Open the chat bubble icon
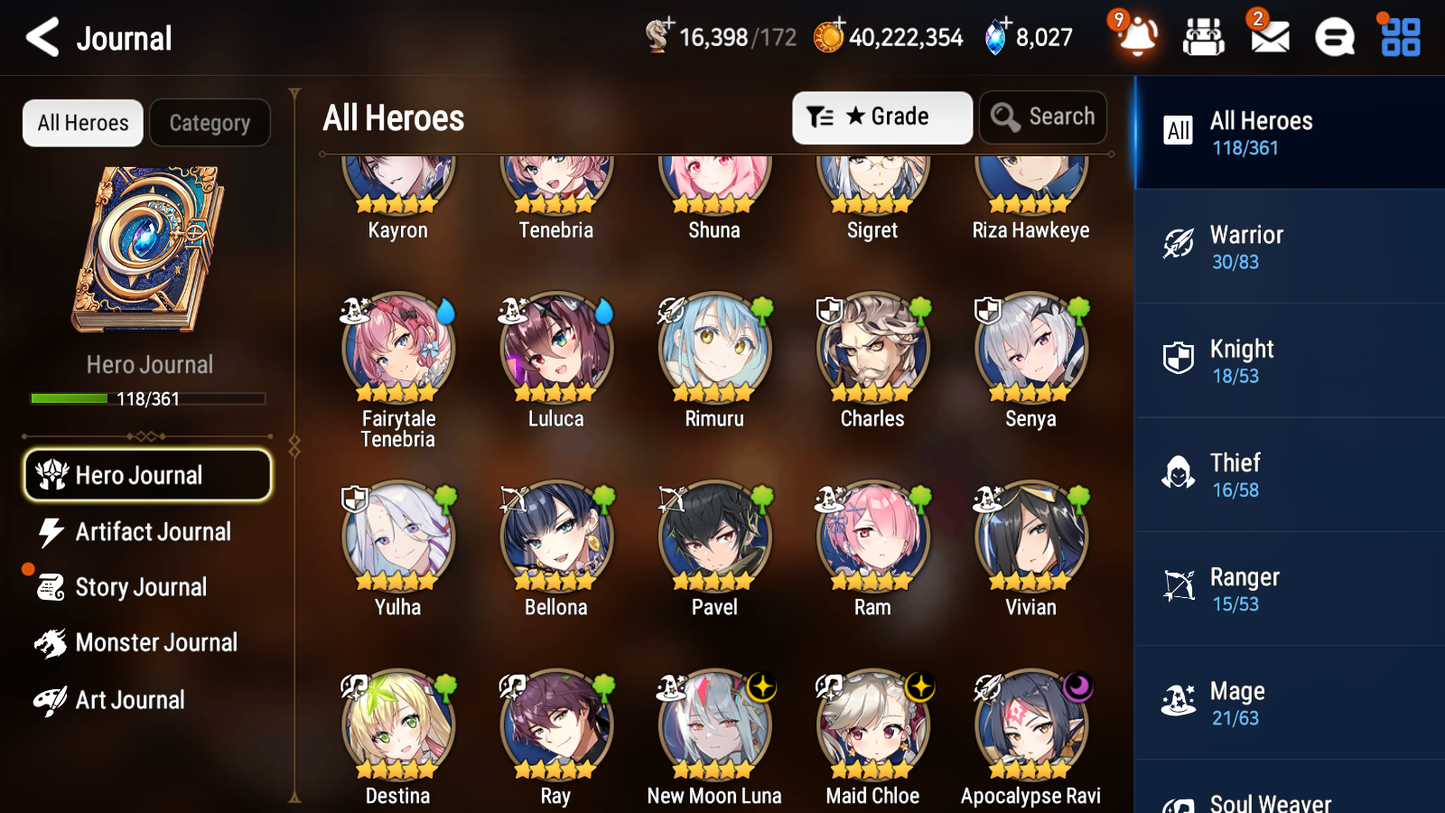This screenshot has width=1445, height=813. point(1334,37)
